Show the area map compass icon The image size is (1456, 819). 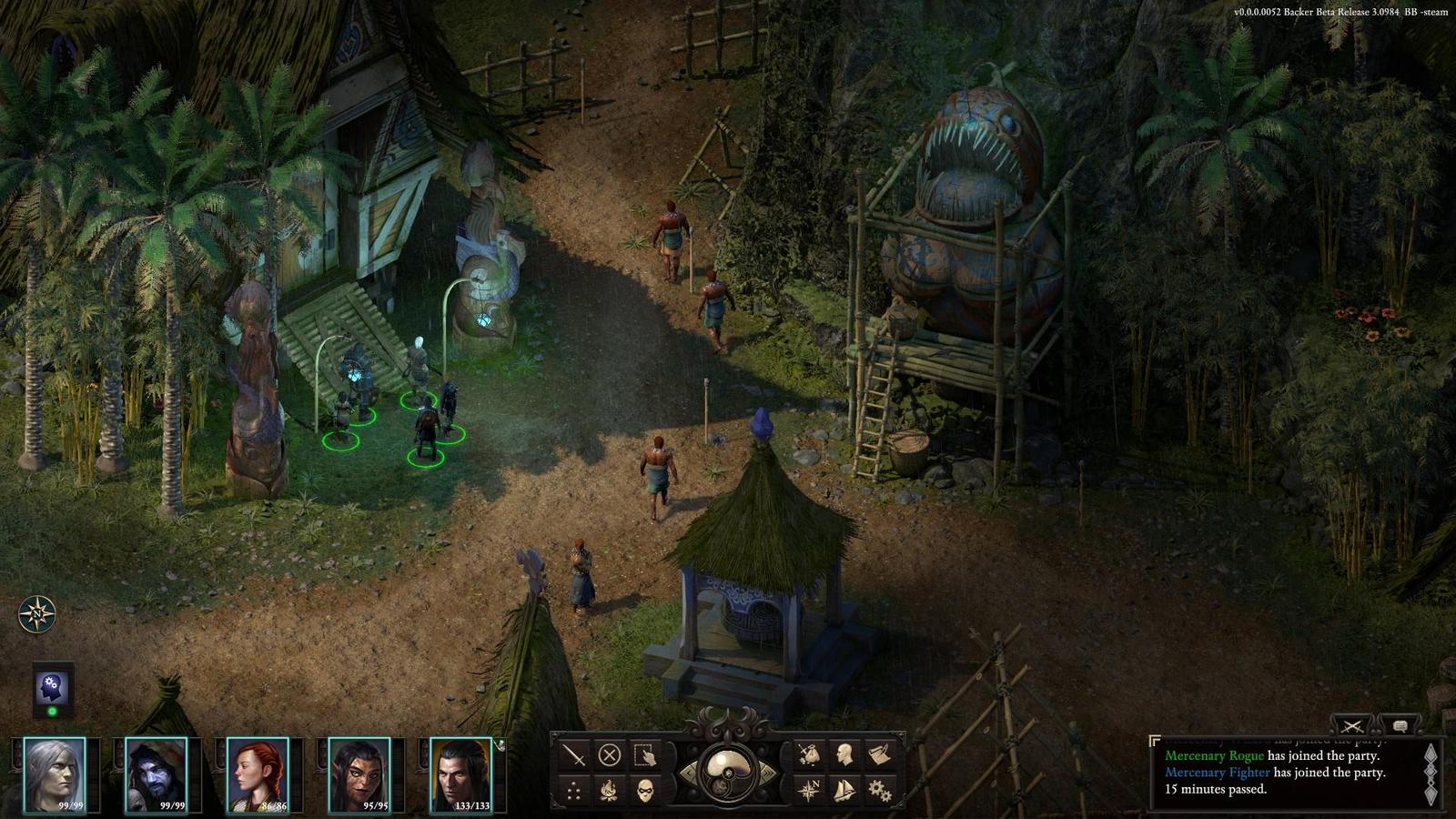(809, 790)
